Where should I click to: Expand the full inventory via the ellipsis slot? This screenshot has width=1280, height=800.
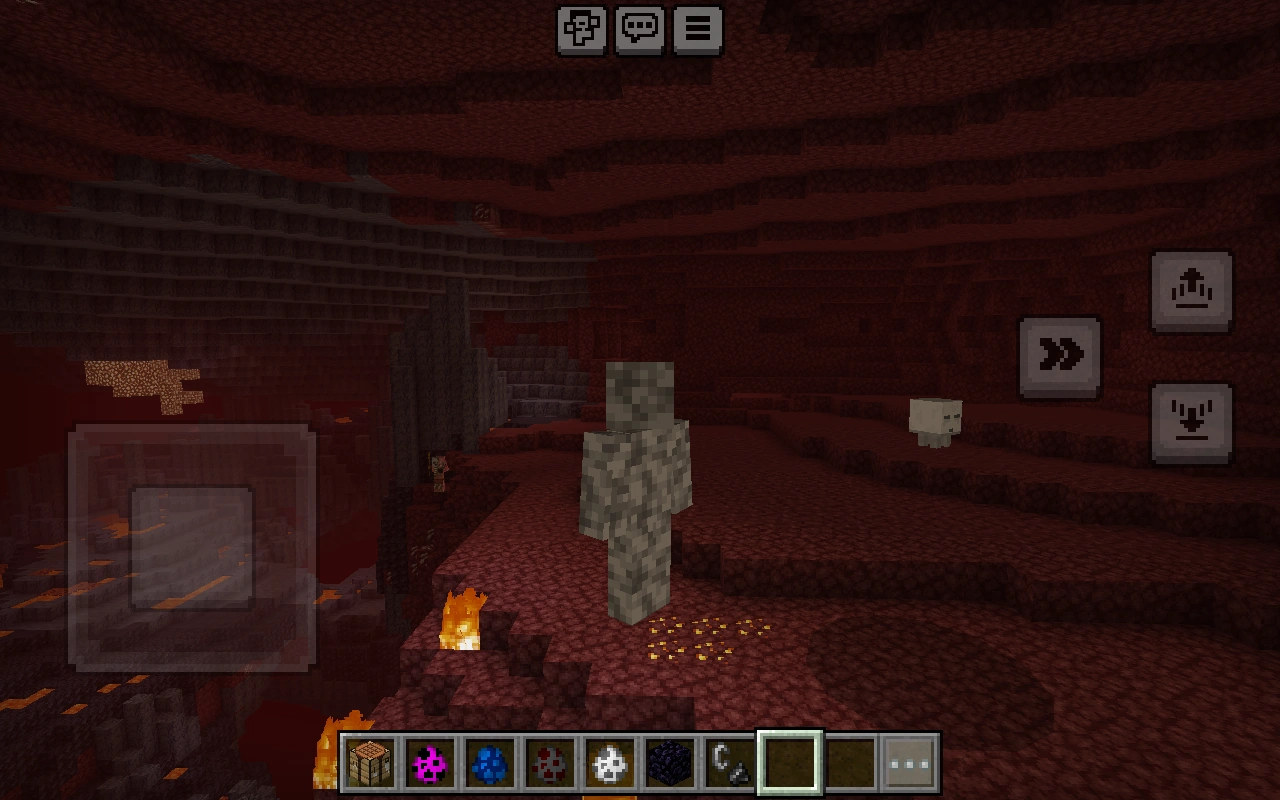click(x=909, y=763)
